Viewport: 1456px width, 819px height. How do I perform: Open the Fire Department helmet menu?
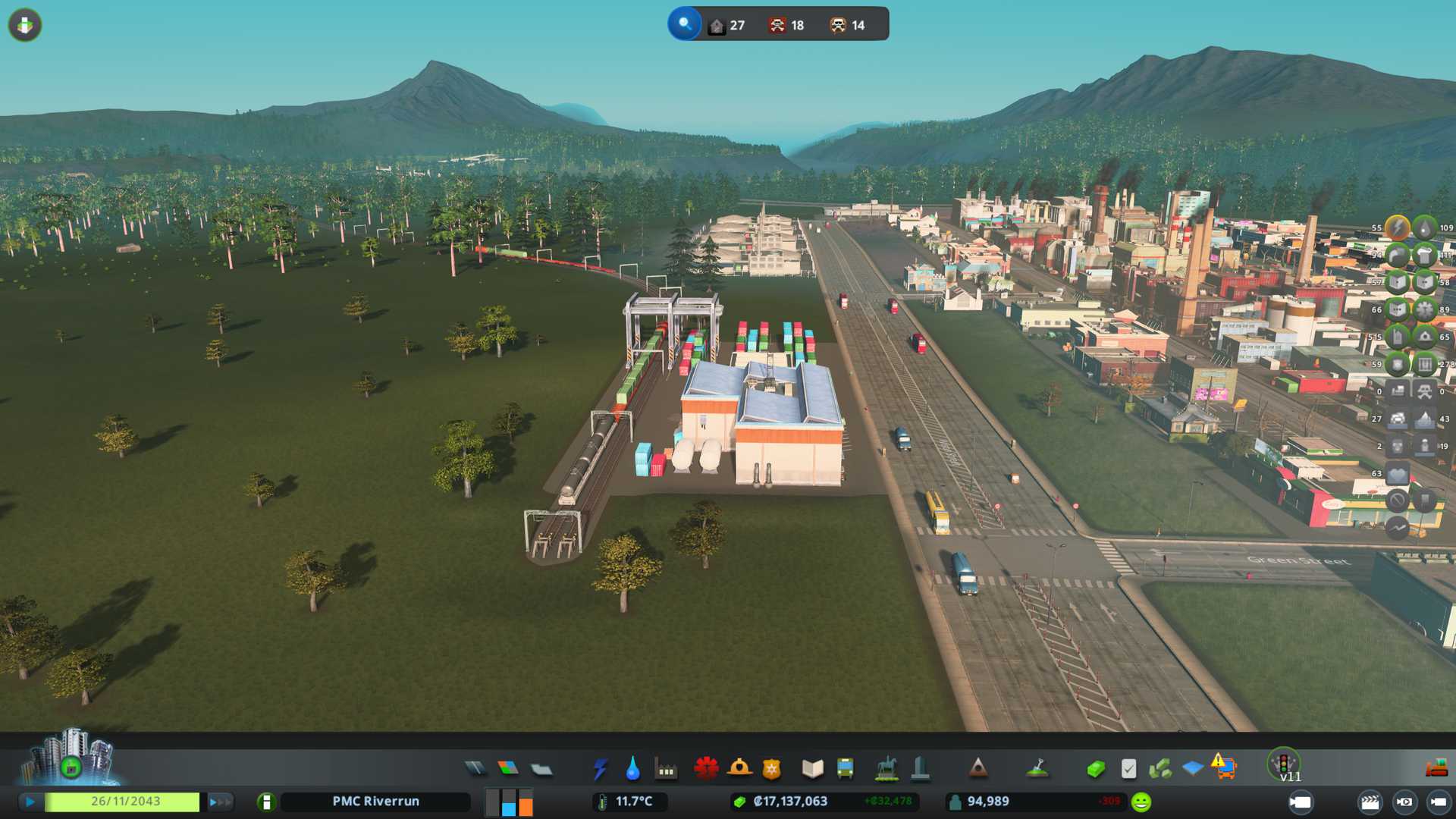[x=739, y=769]
